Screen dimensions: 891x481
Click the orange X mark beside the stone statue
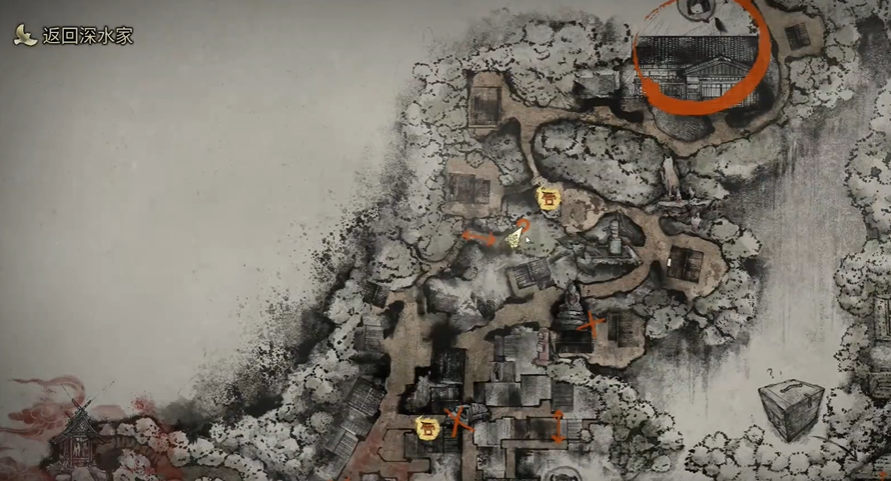click(592, 323)
